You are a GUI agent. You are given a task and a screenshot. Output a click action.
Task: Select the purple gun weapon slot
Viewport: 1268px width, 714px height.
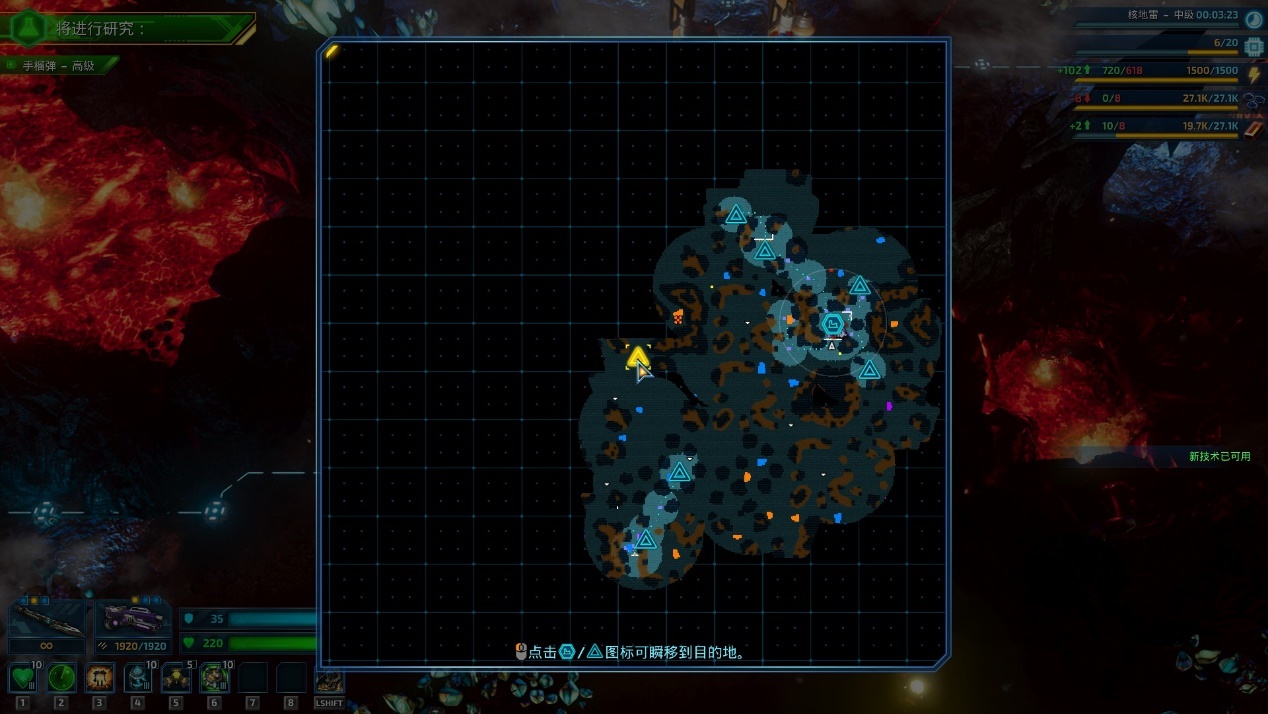click(x=133, y=619)
